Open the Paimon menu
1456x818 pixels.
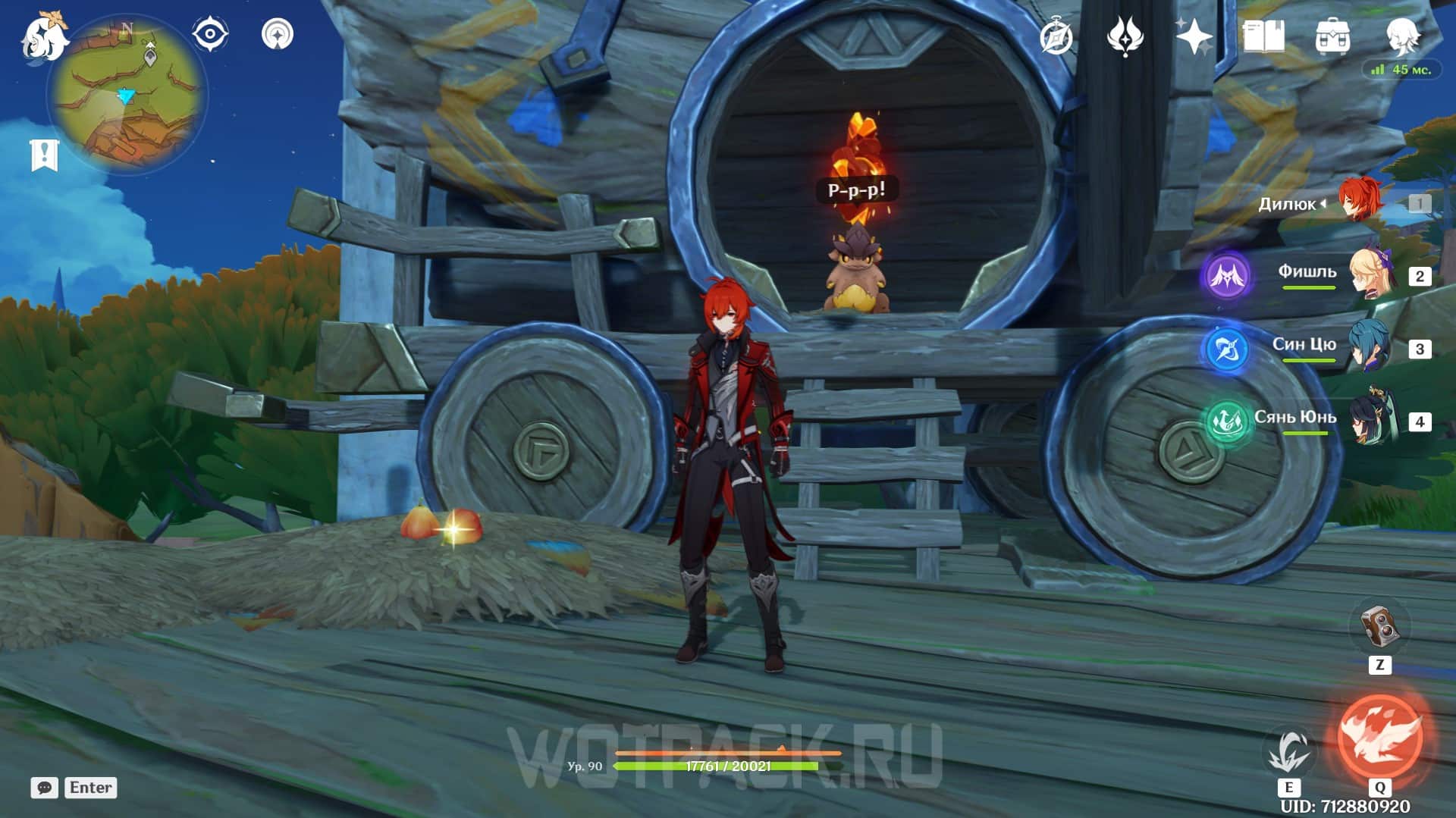44,36
